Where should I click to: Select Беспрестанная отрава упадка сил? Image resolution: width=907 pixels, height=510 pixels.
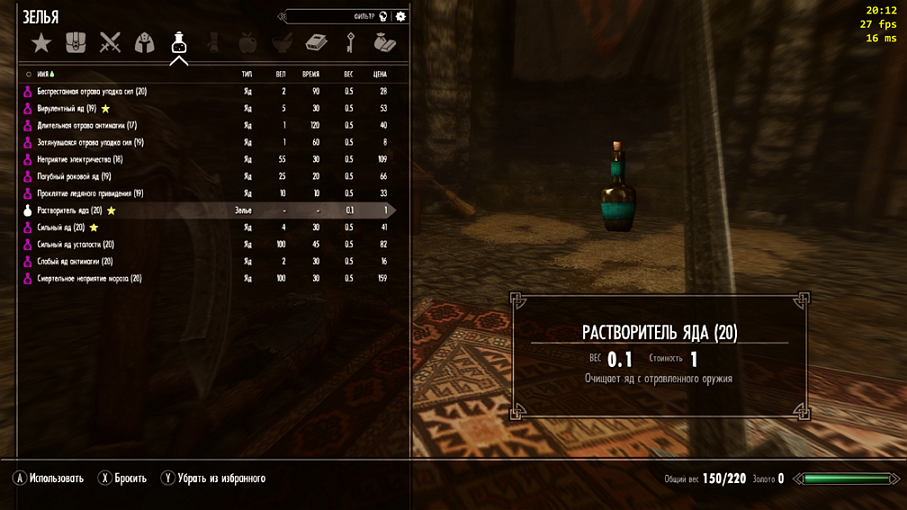(92, 91)
